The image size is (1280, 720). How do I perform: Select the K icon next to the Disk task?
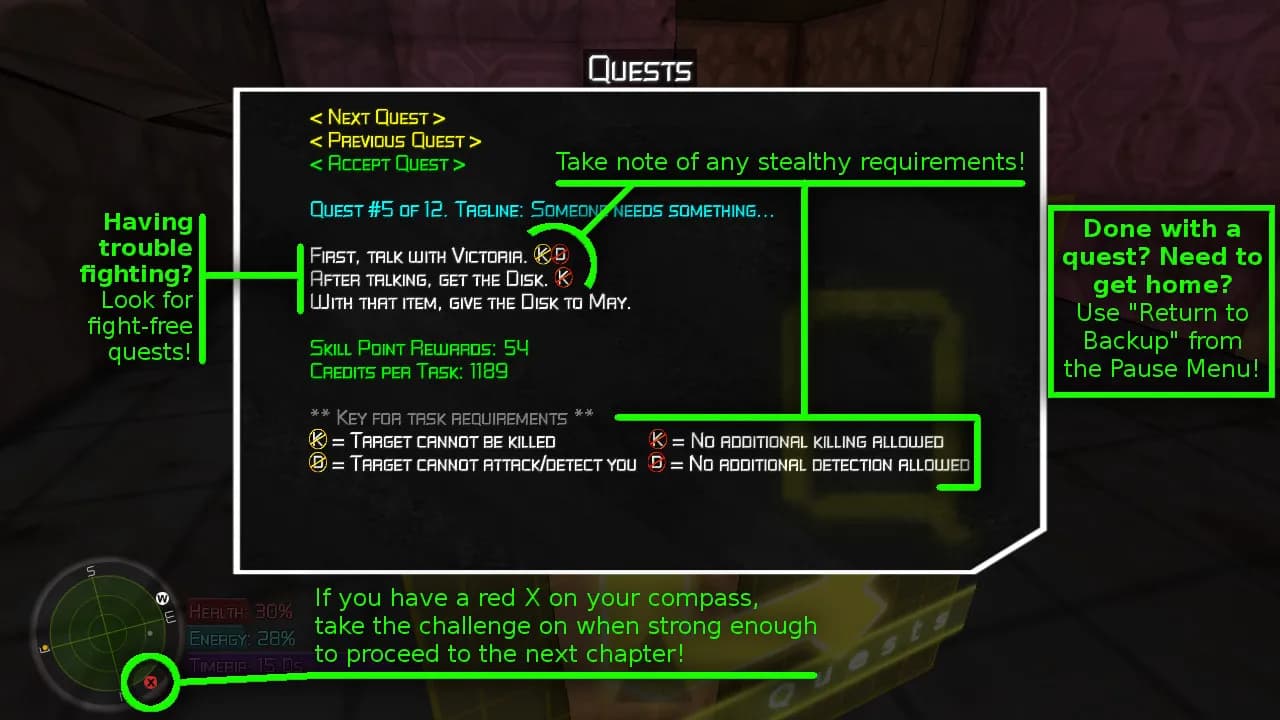(x=562, y=279)
